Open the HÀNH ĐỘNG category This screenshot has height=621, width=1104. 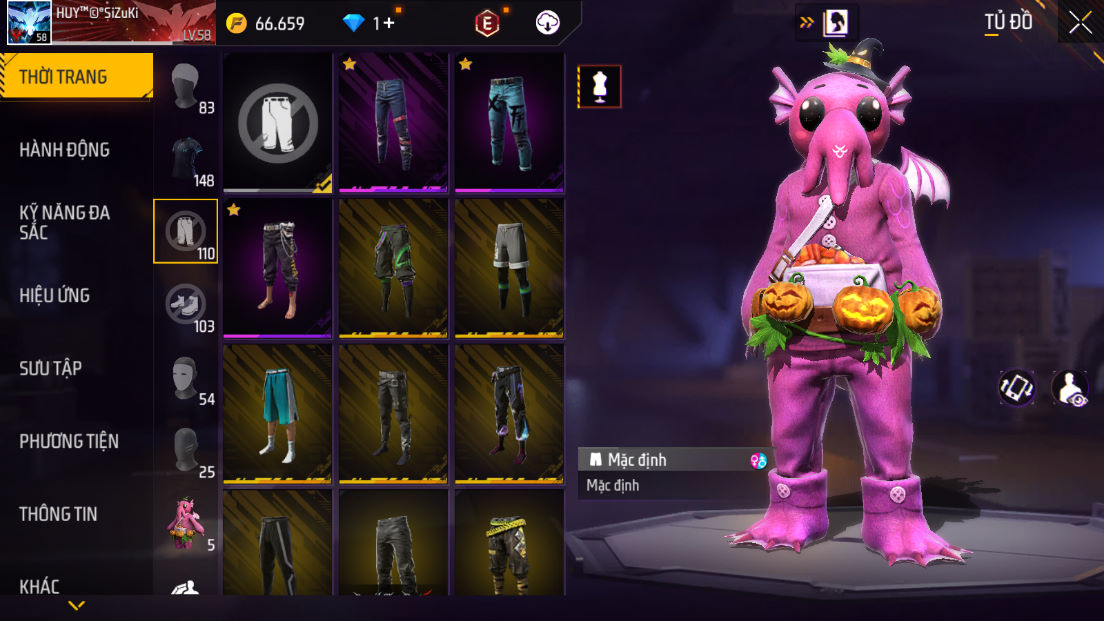(65, 150)
